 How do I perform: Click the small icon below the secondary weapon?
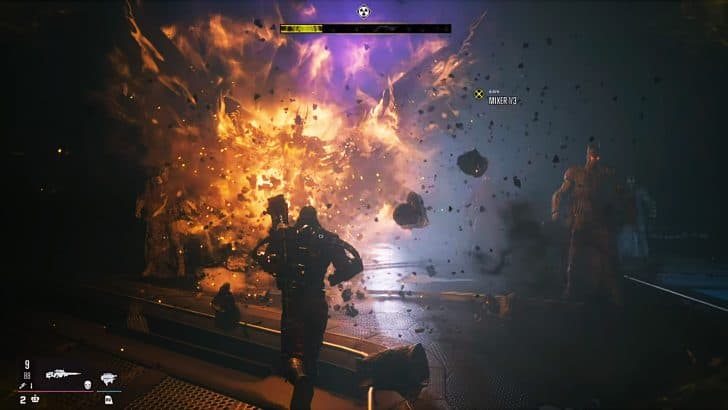point(108,399)
